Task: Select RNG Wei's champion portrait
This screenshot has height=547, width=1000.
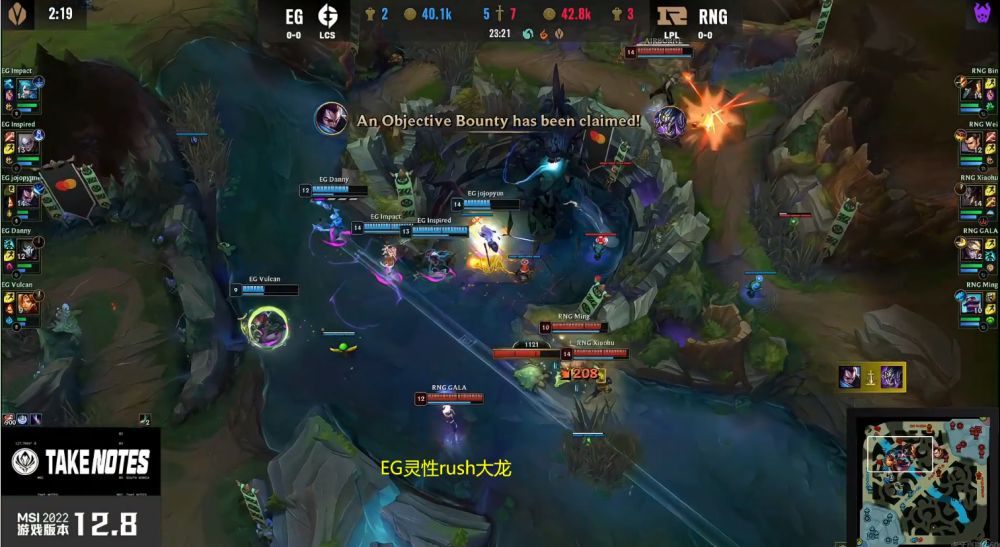Action: coord(972,142)
